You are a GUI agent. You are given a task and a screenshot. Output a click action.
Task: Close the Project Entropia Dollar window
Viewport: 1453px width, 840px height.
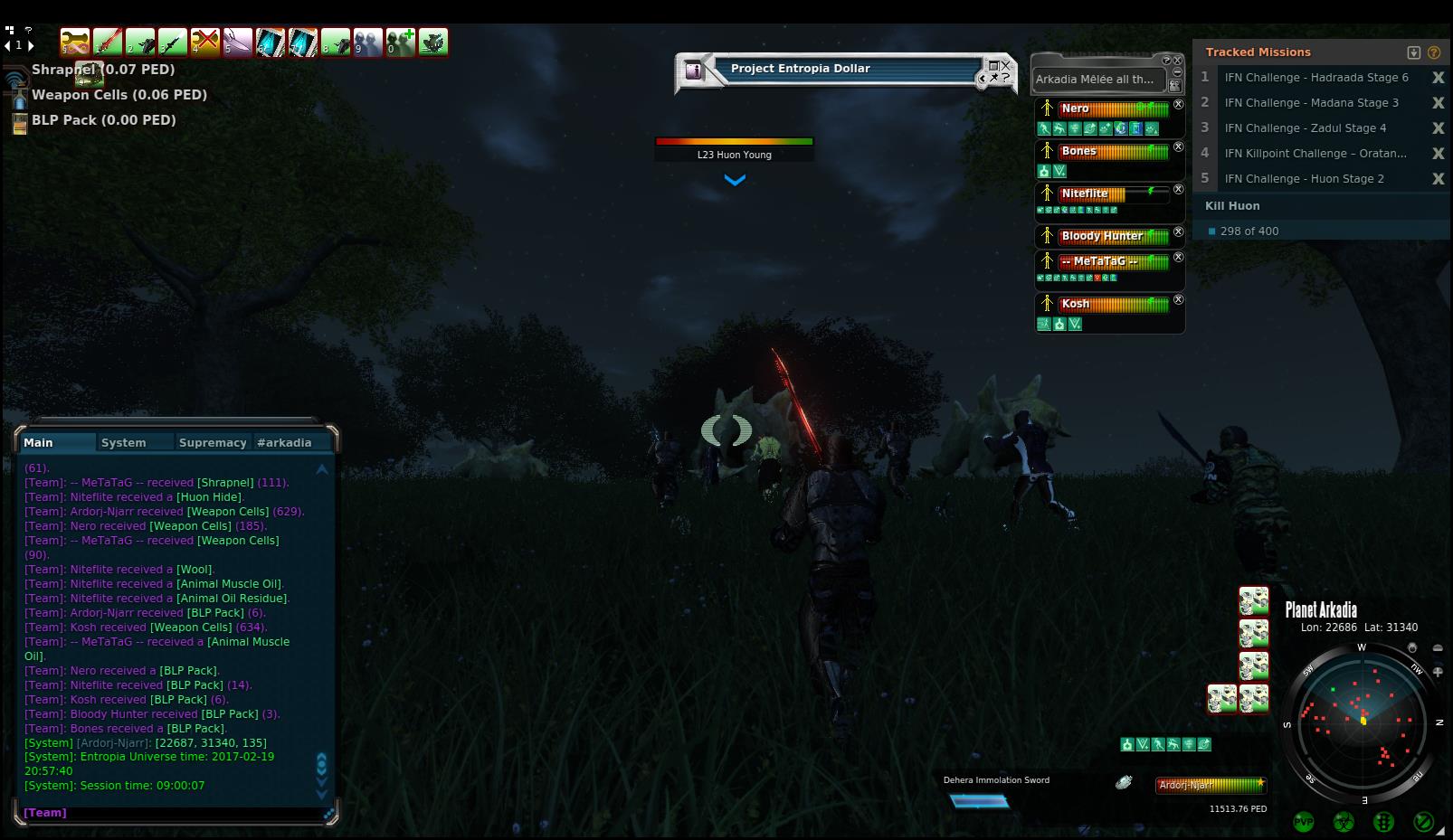[1006, 65]
